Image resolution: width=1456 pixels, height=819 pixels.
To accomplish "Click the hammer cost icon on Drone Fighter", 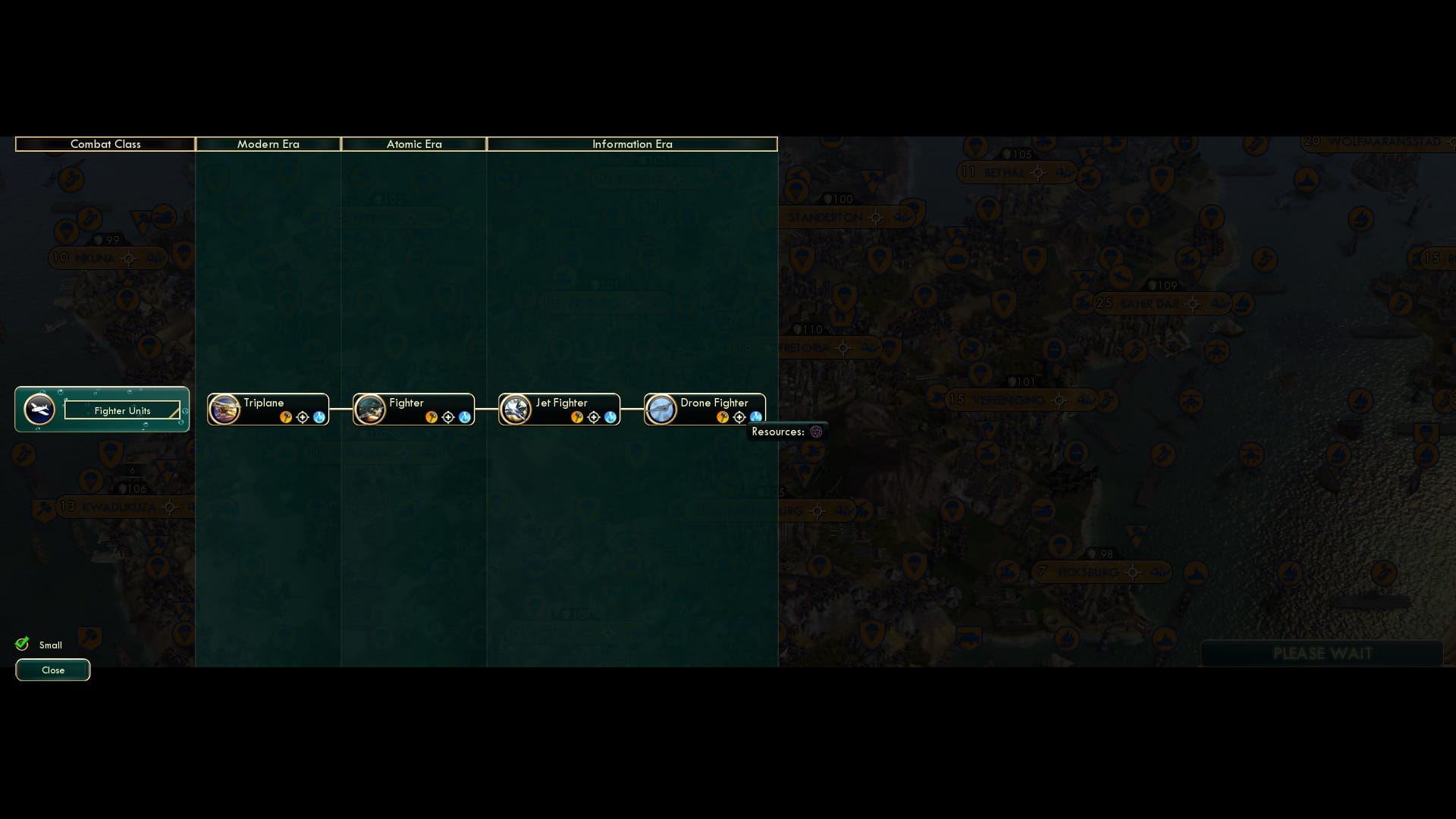I will point(723,416).
